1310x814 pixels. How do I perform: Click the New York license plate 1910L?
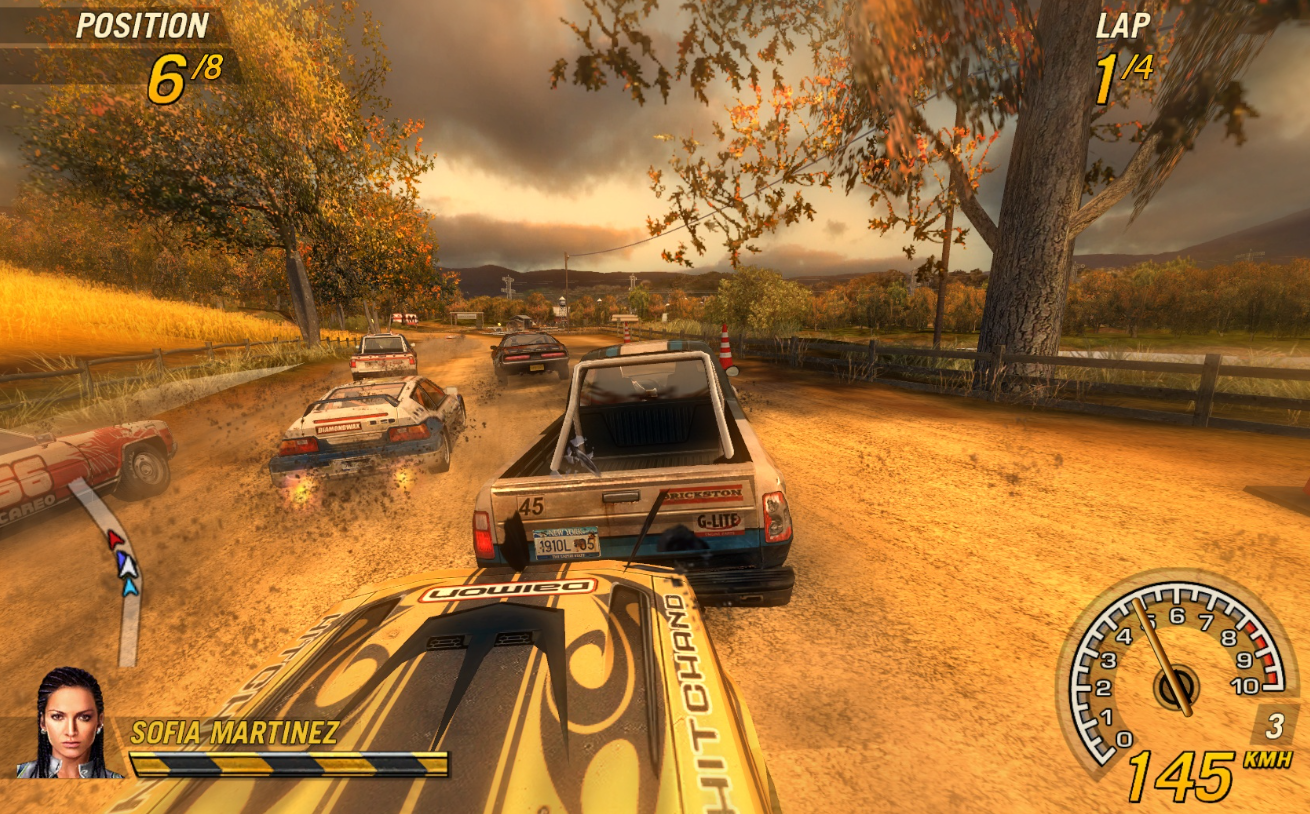coord(565,543)
